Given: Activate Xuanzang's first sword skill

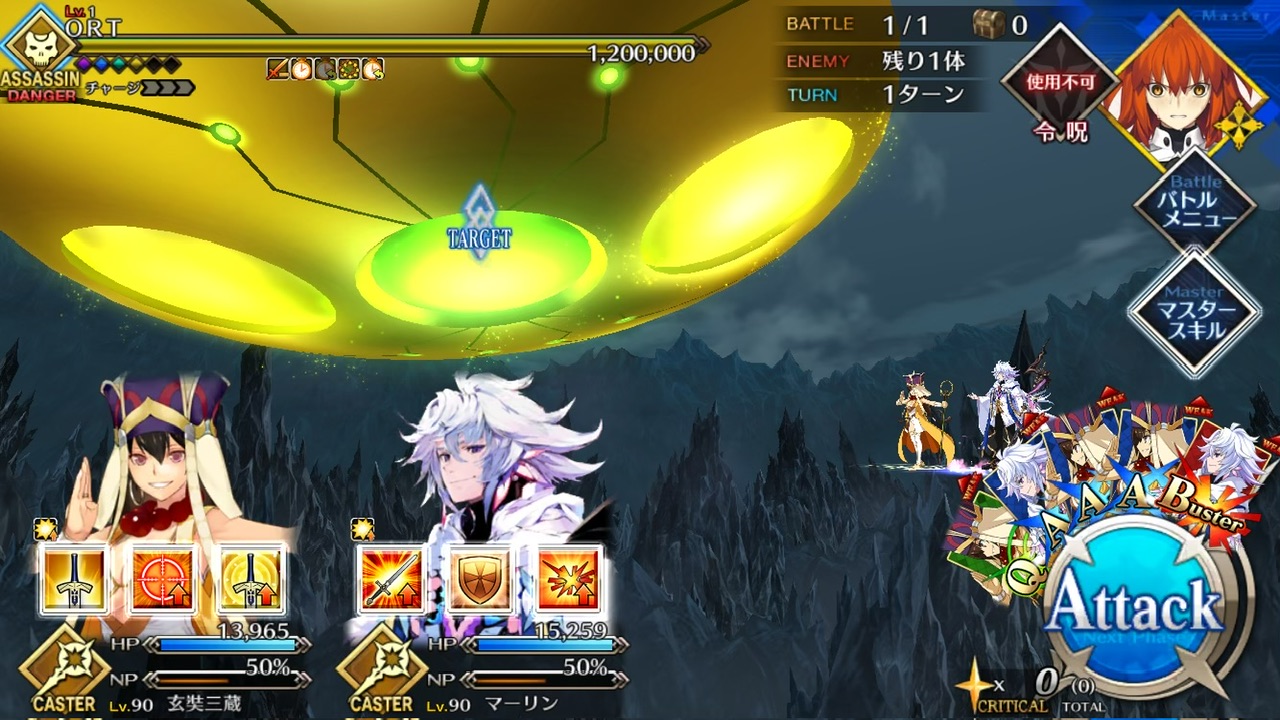Looking at the screenshot, I should 75,579.
